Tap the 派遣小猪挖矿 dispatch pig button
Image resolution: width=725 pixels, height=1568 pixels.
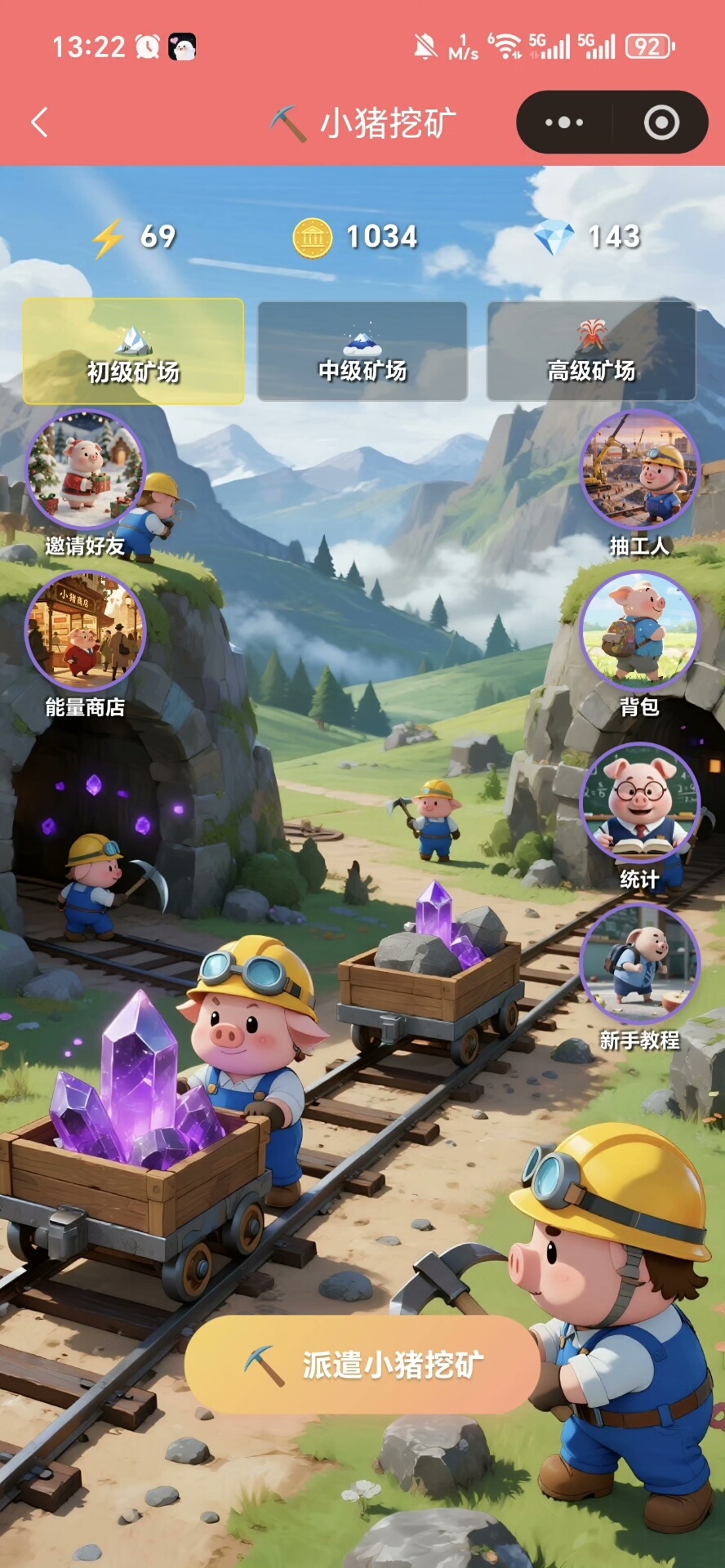point(362,1364)
